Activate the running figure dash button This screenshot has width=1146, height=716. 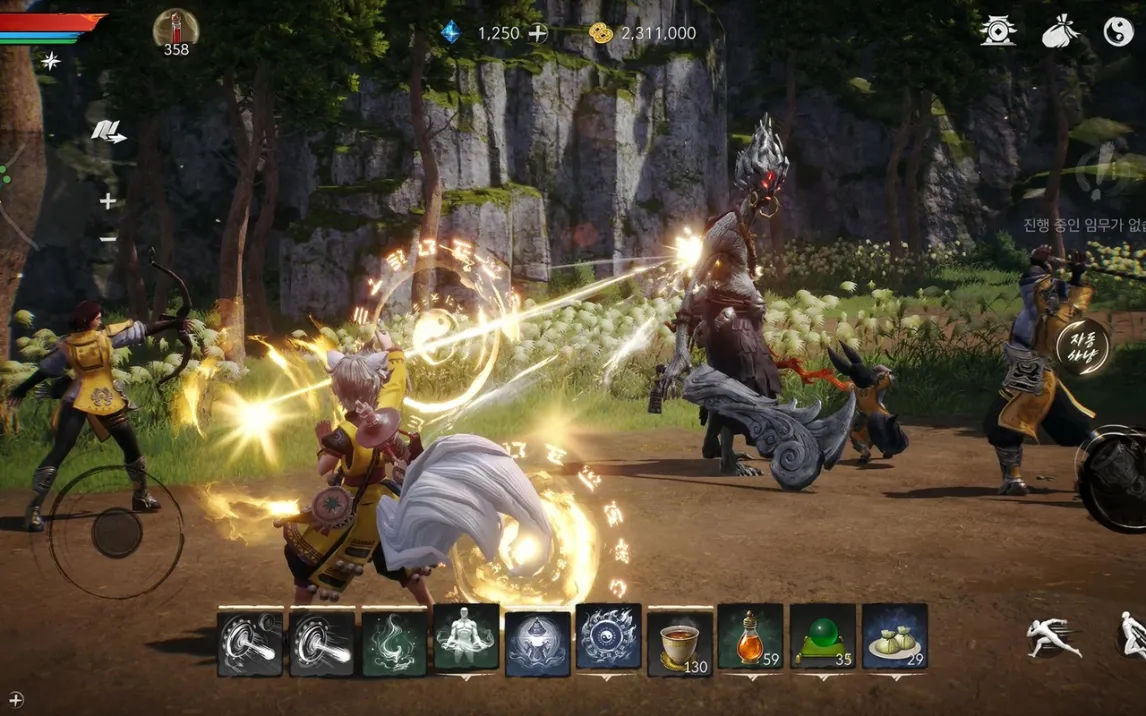[1053, 637]
